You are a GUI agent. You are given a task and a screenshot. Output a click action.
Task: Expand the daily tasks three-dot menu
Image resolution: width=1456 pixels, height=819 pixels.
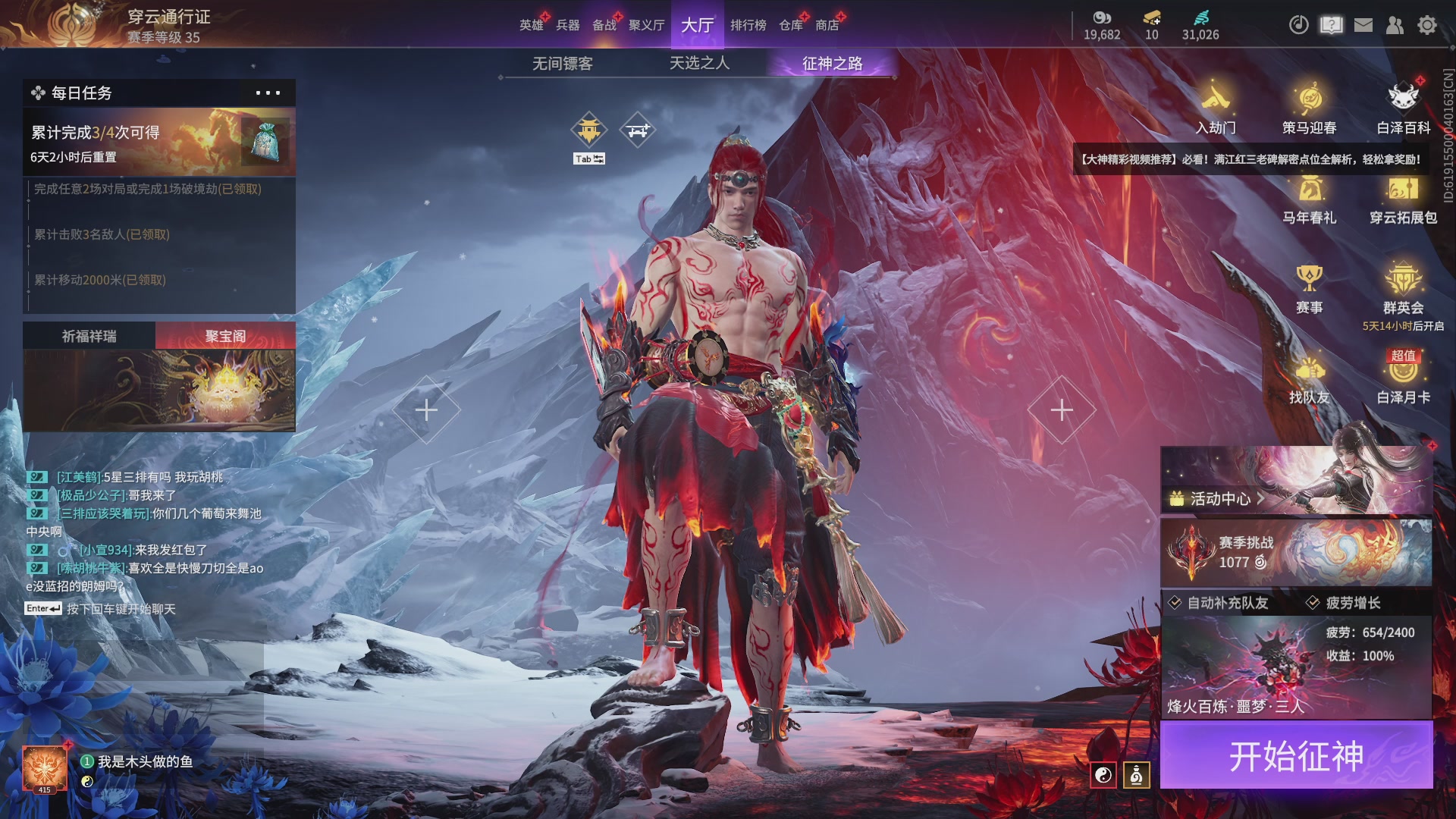tap(268, 93)
